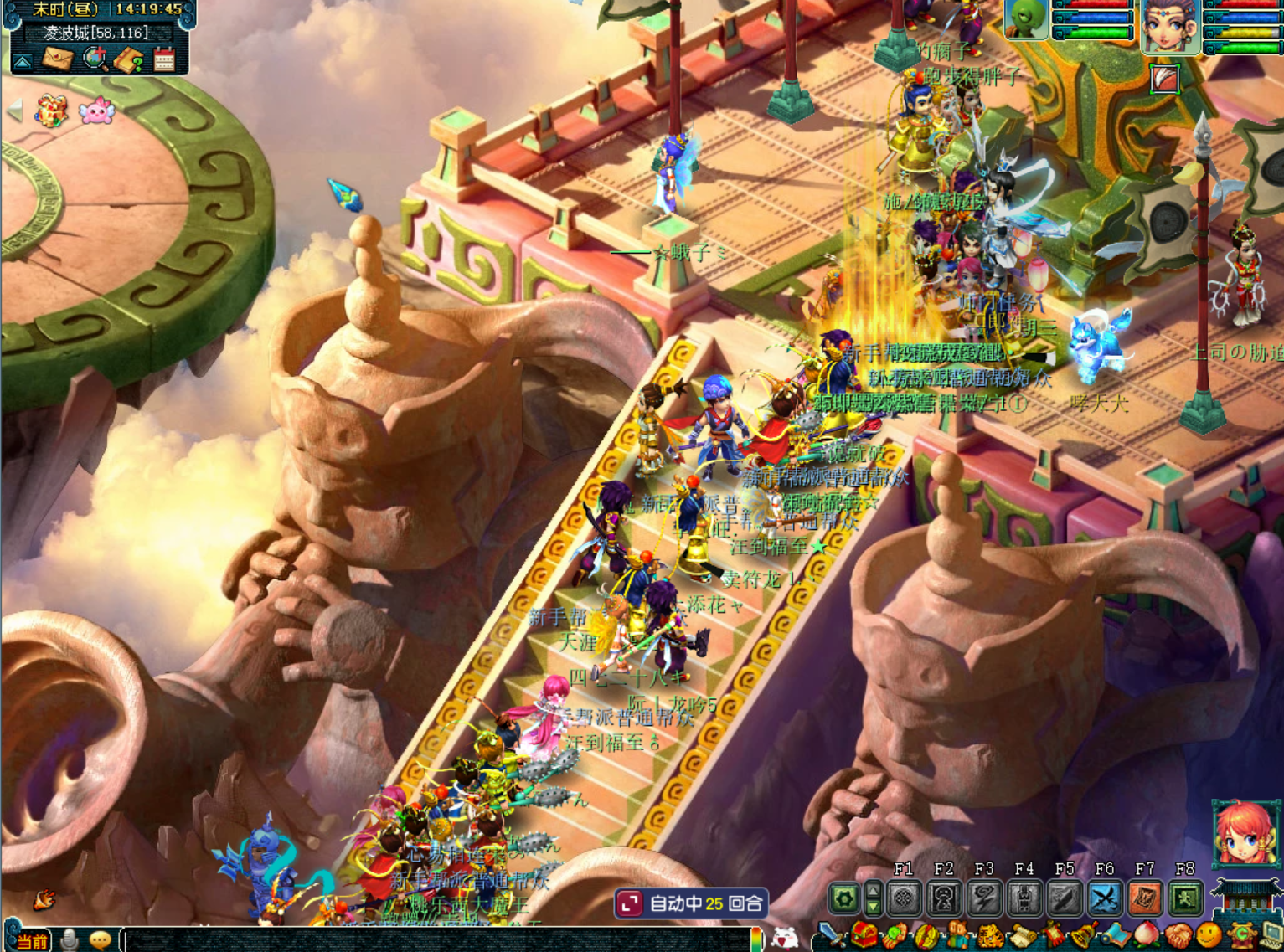
Task: Activate the F6 crossed swords skill
Action: pyautogui.click(x=1105, y=899)
